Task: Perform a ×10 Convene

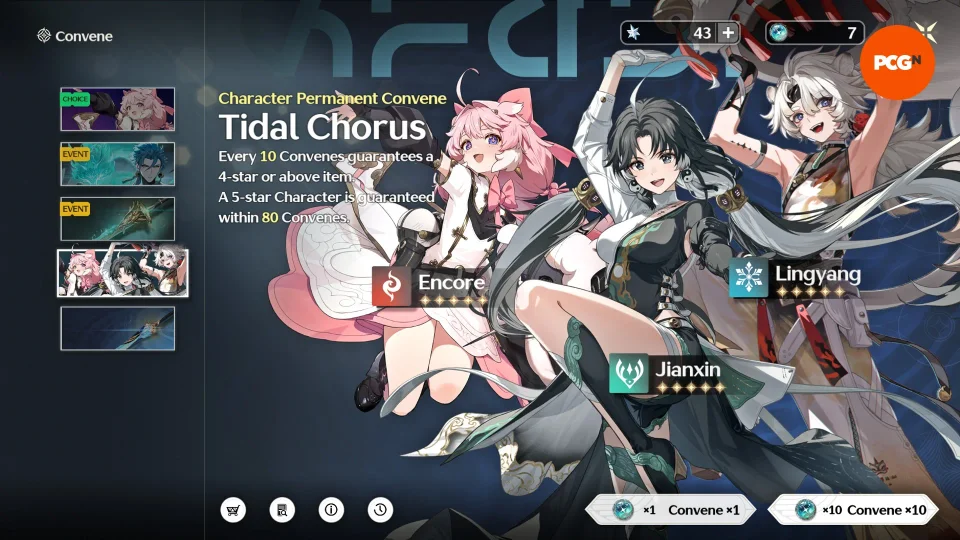Action: click(x=853, y=510)
